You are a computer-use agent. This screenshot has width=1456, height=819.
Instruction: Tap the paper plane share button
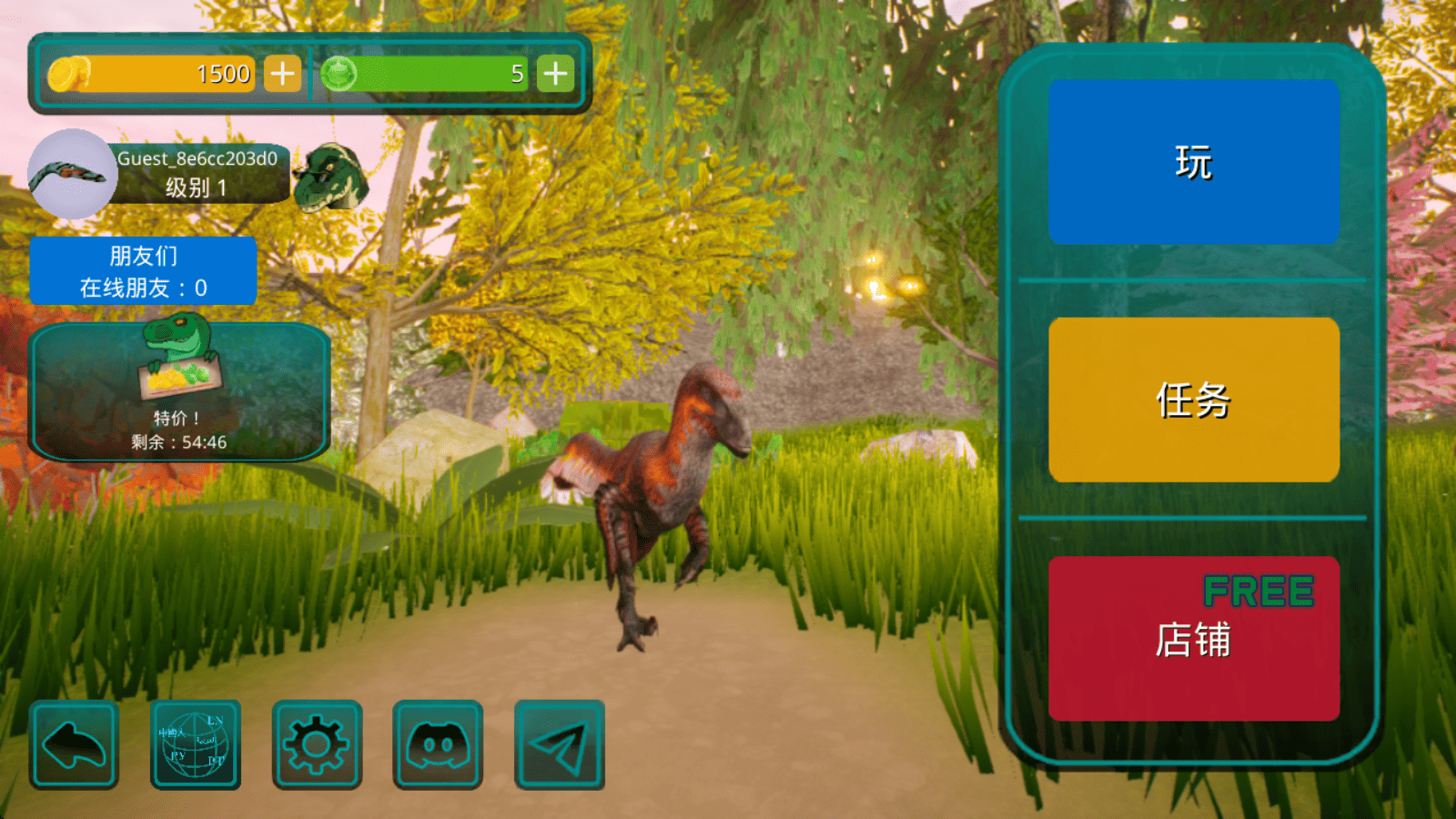coord(559,744)
